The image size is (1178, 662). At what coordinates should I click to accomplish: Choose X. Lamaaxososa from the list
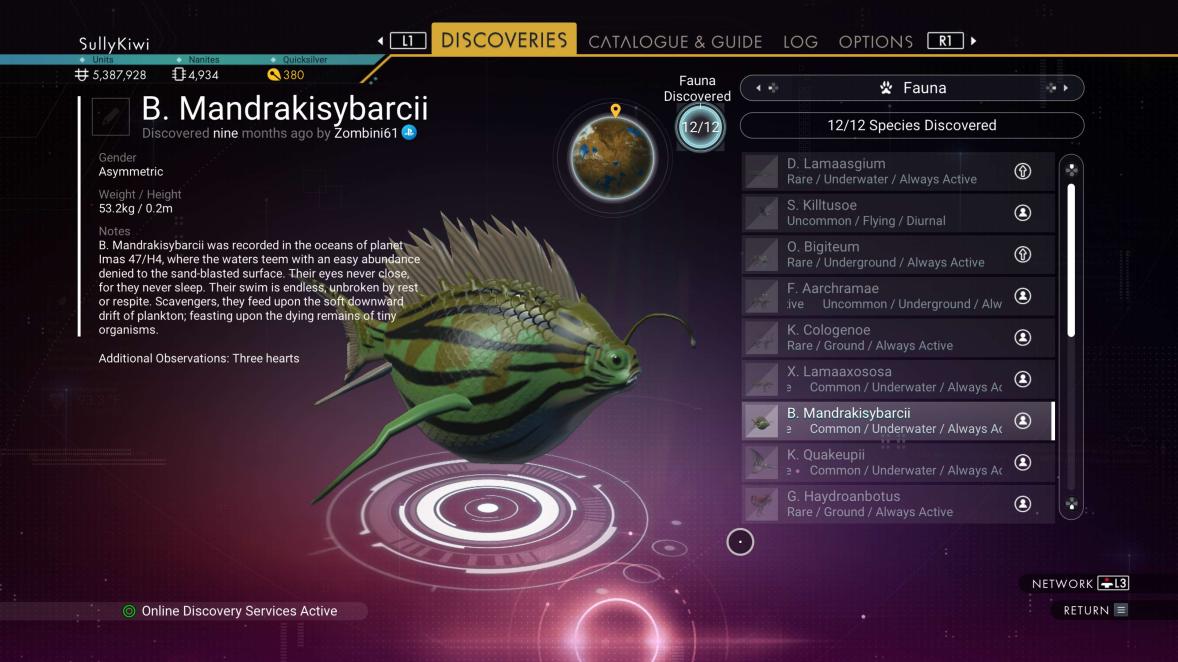pyautogui.click(x=897, y=379)
